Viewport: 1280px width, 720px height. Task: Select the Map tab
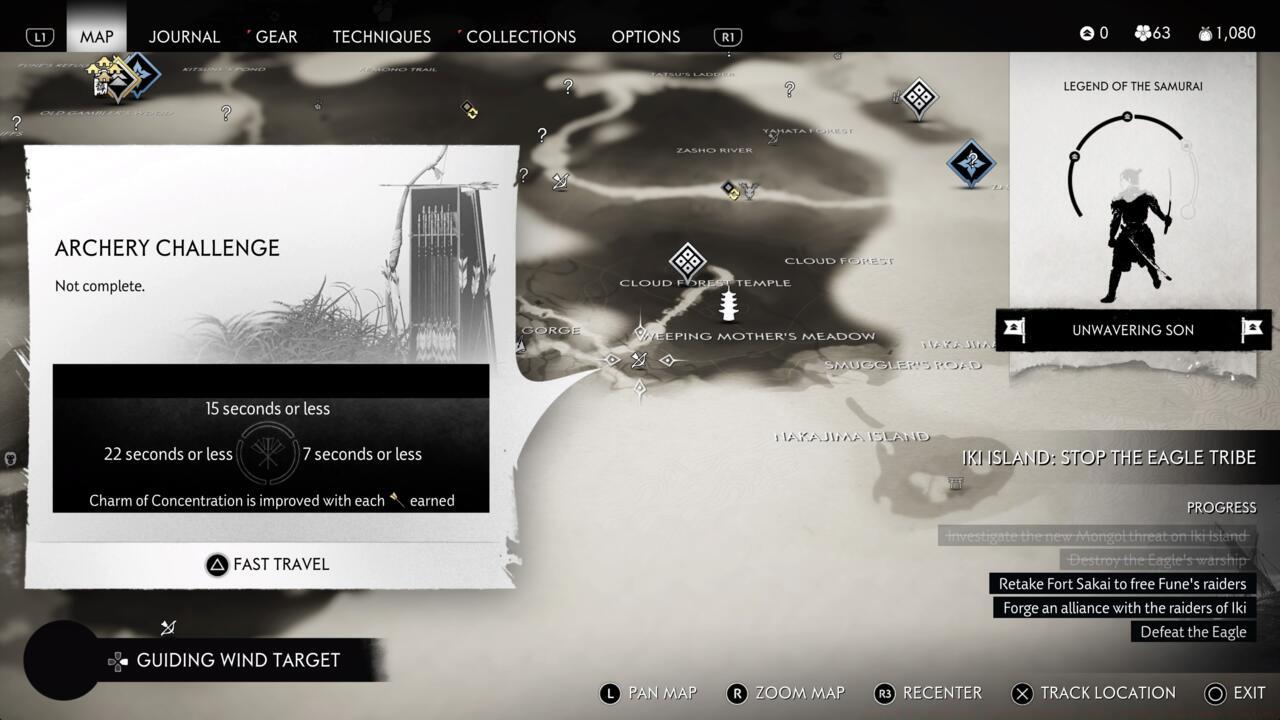(x=97, y=36)
